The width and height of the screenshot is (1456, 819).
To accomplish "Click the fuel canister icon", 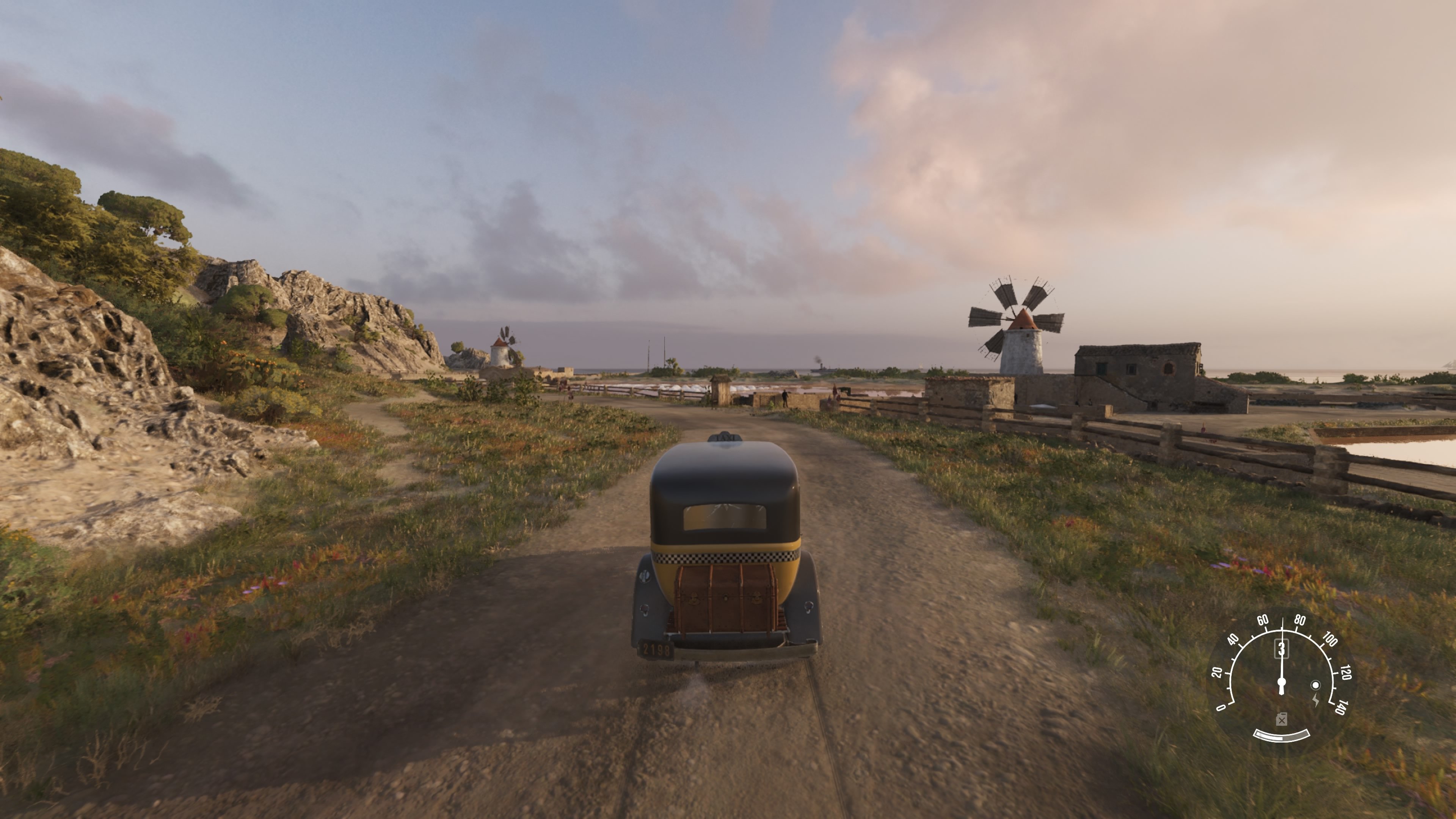I will (1281, 720).
